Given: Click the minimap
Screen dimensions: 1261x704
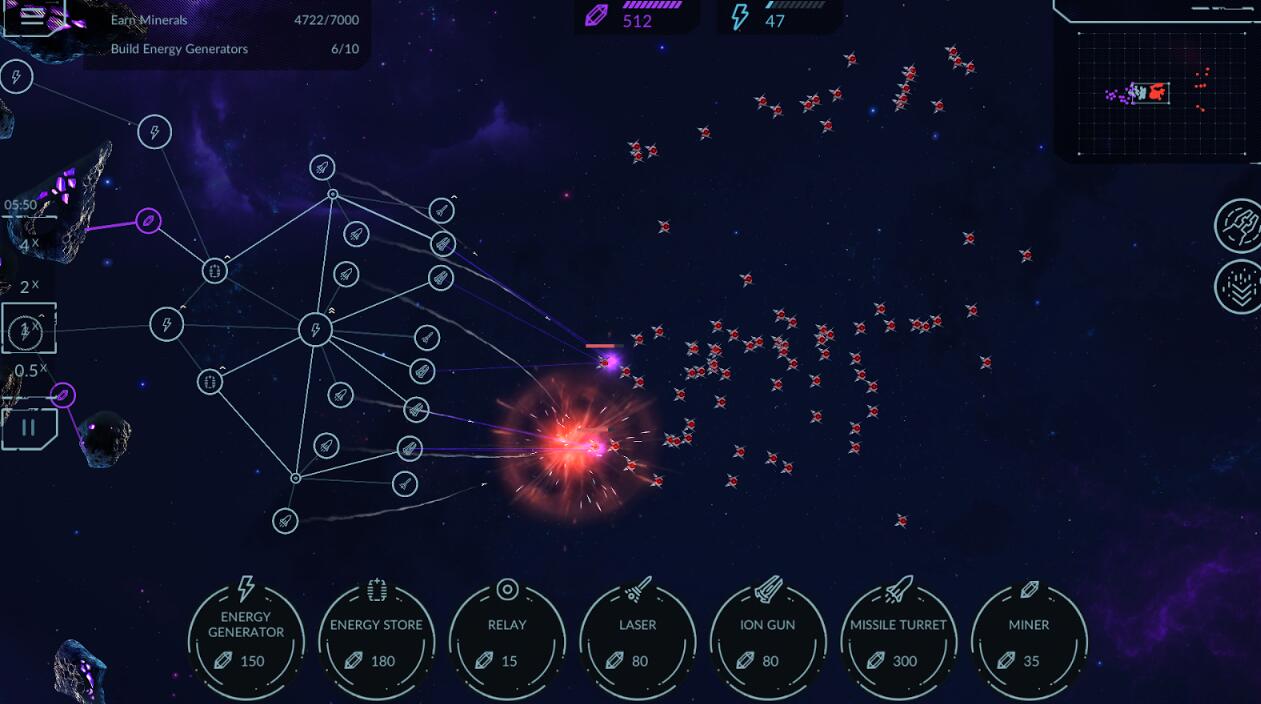Looking at the screenshot, I should coord(1158,95).
